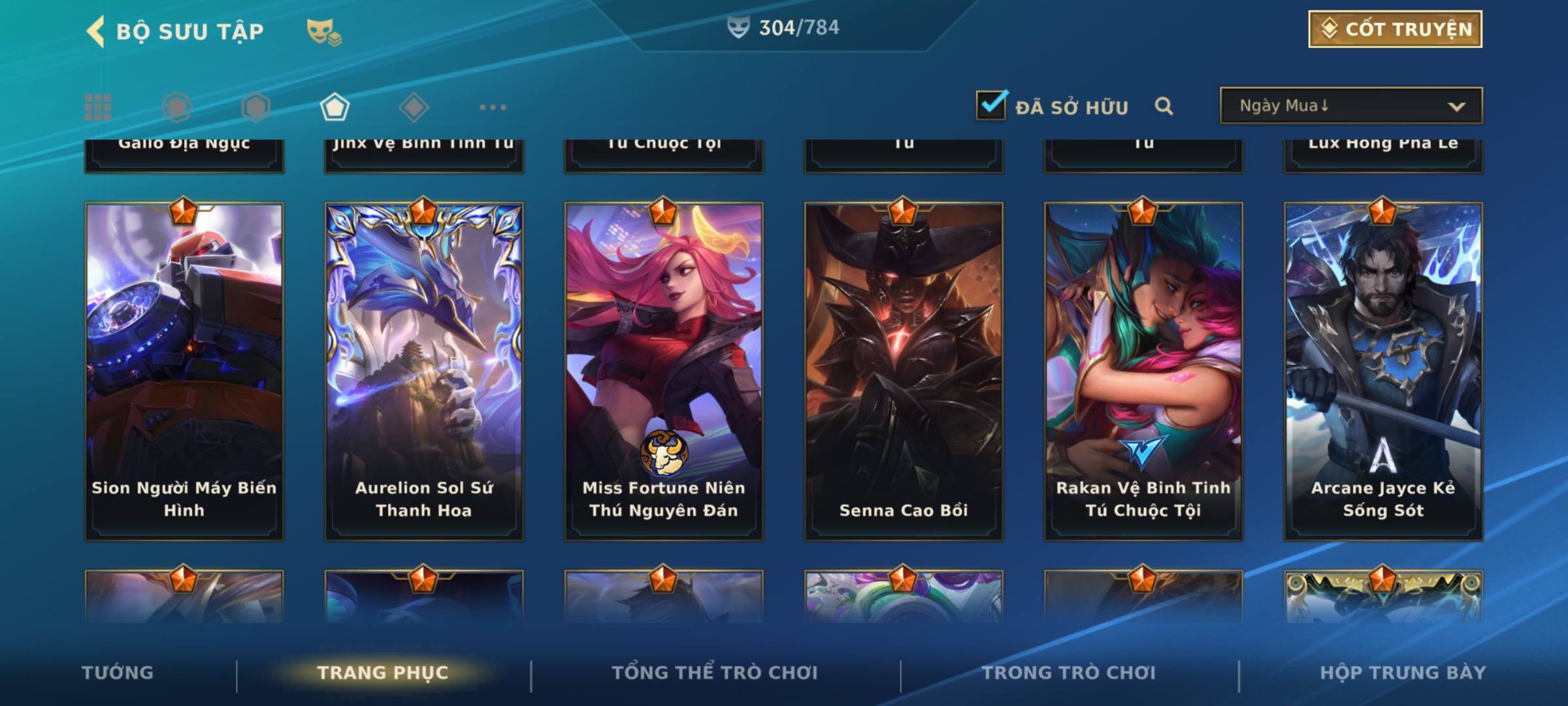Screen dimensions: 1568x706
Task: Switch to the Tổng Thể Trò Chơi tab
Action: coord(715,673)
